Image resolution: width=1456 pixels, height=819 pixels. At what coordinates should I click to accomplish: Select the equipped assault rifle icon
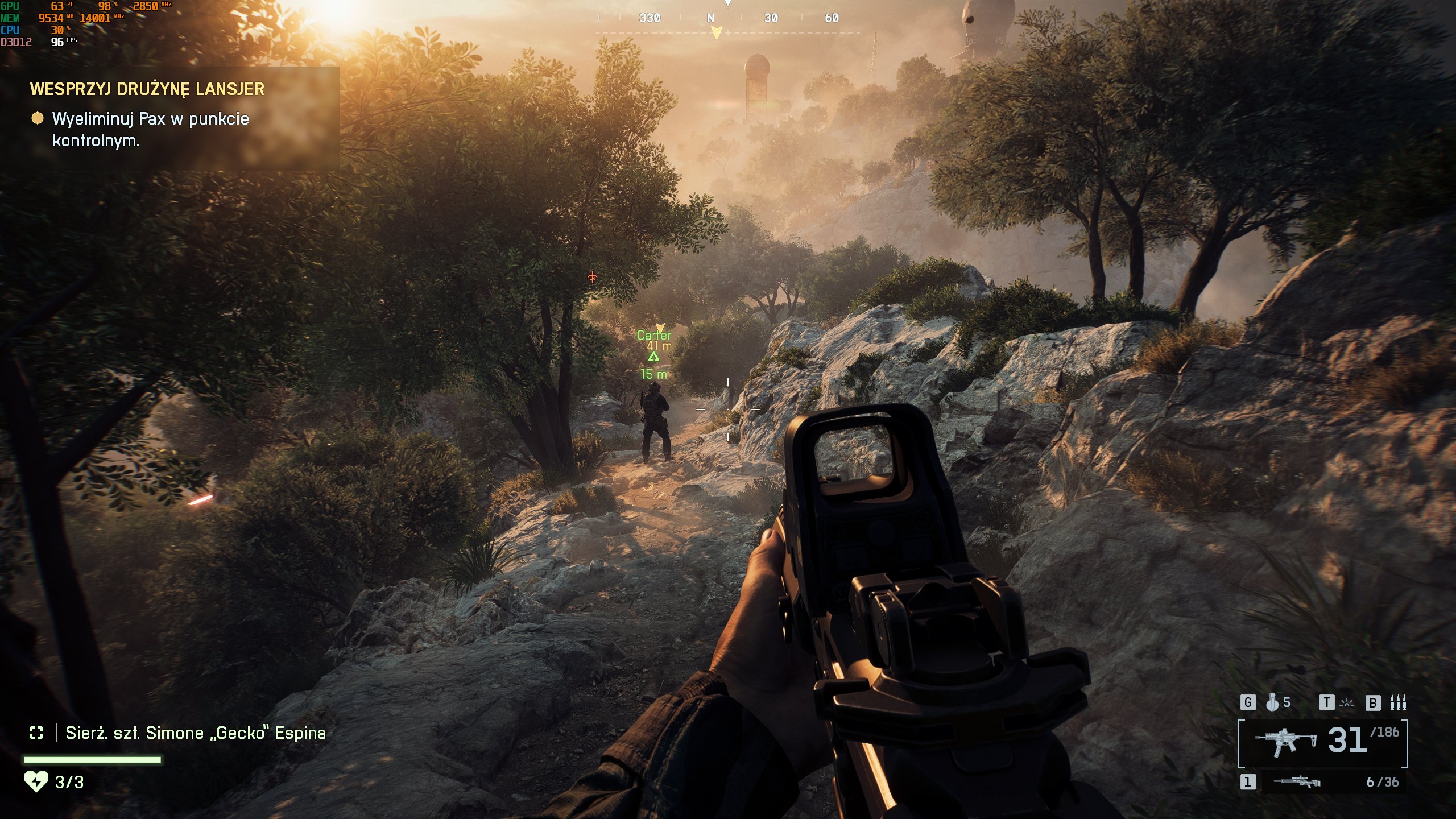coord(1286,742)
